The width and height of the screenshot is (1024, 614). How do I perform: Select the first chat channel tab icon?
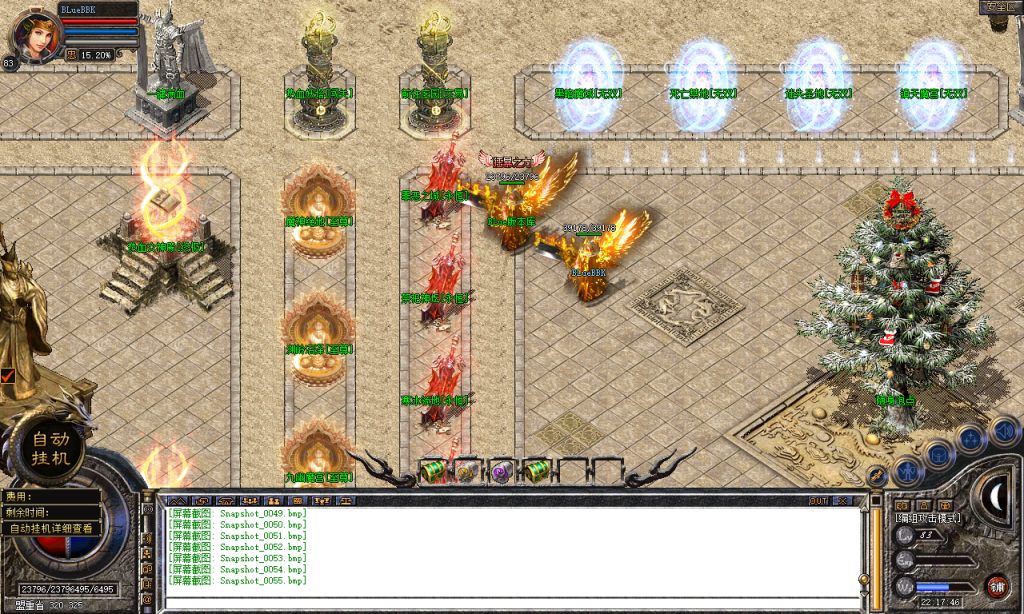pyautogui.click(x=178, y=500)
